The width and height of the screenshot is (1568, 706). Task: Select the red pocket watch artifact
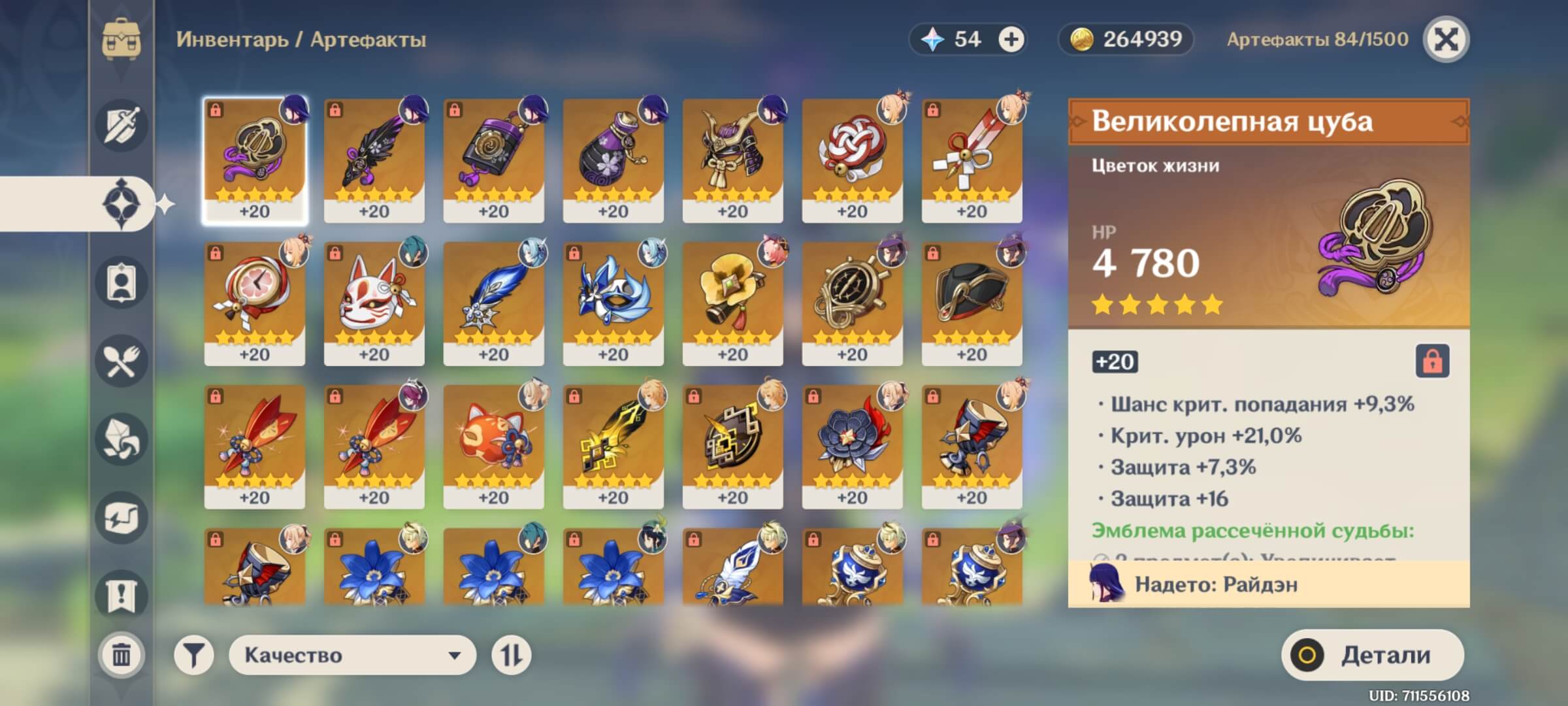click(254, 303)
